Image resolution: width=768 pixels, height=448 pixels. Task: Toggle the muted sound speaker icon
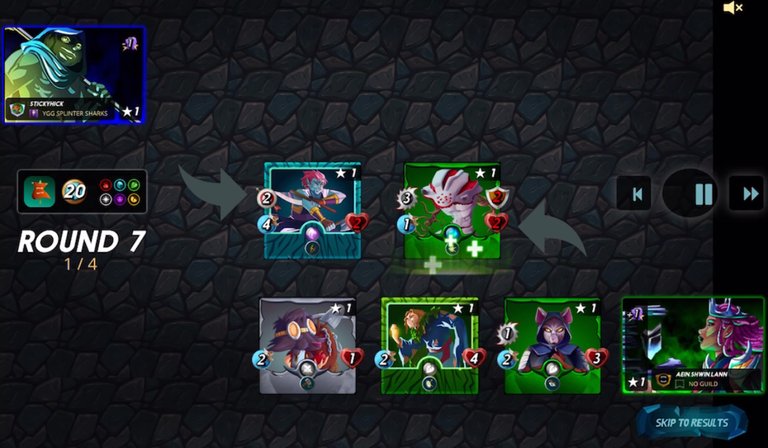point(733,9)
